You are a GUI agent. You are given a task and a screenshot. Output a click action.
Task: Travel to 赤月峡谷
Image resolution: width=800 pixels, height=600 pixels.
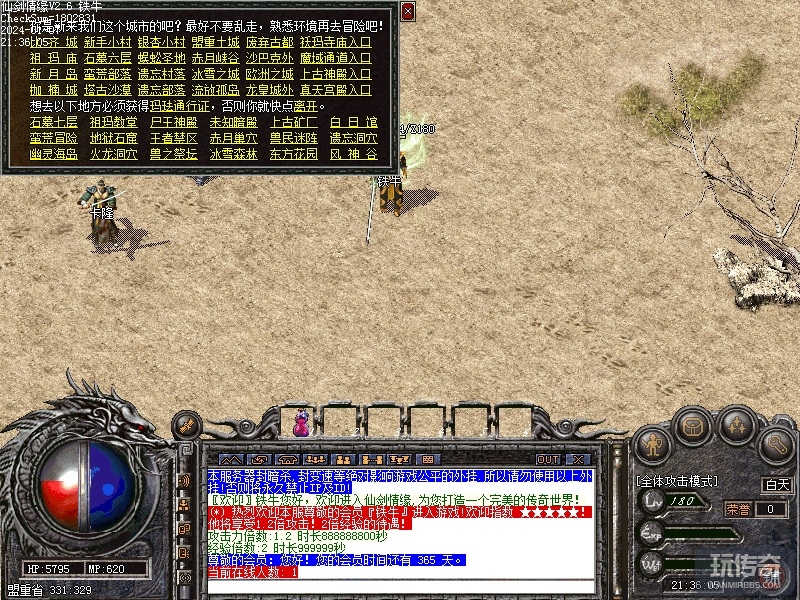[216, 58]
